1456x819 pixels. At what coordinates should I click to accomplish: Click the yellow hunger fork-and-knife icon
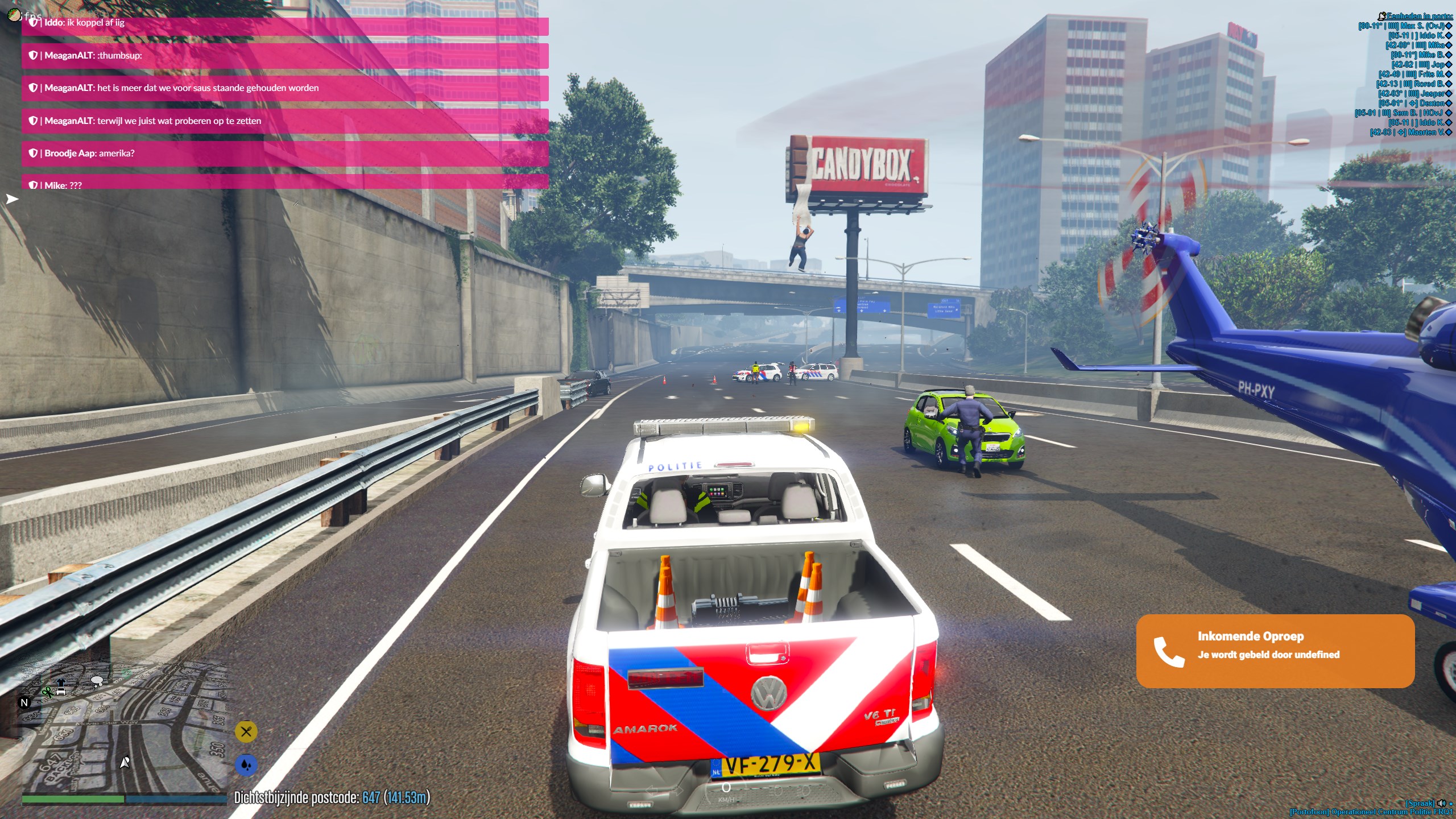(246, 731)
